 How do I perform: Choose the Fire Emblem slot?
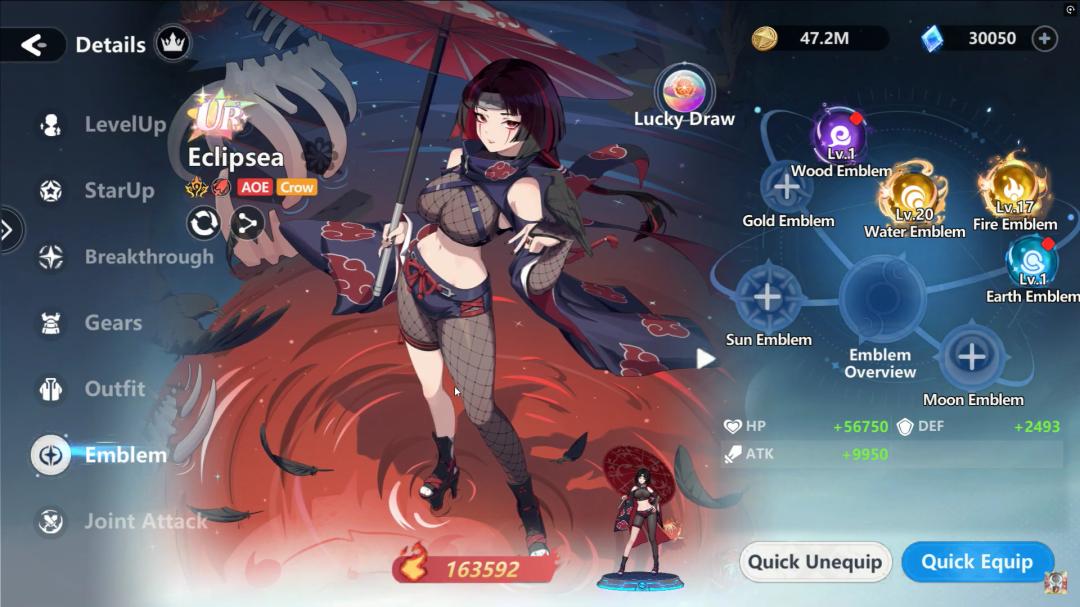(1013, 188)
